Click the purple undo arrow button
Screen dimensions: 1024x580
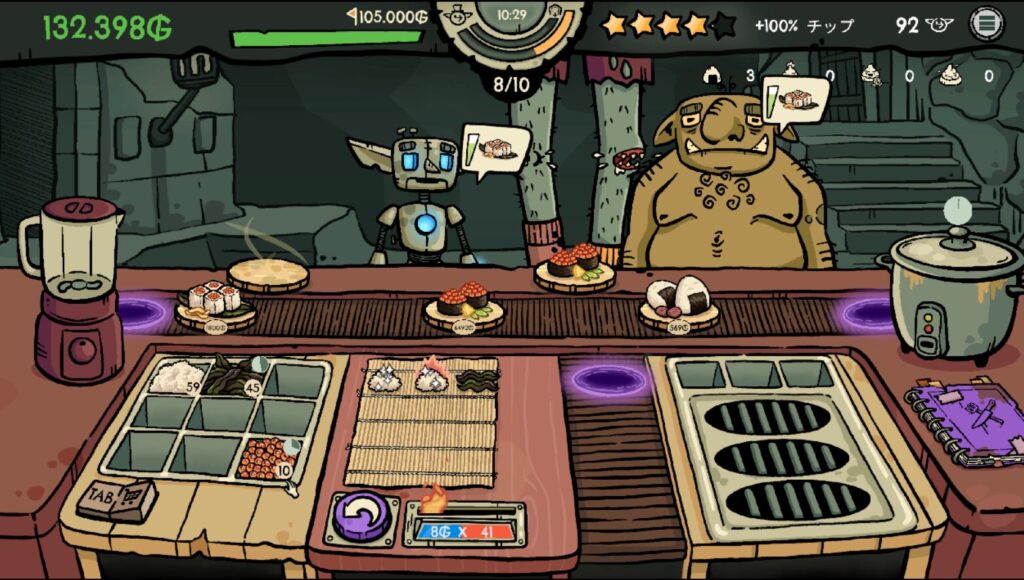pyautogui.click(x=360, y=519)
